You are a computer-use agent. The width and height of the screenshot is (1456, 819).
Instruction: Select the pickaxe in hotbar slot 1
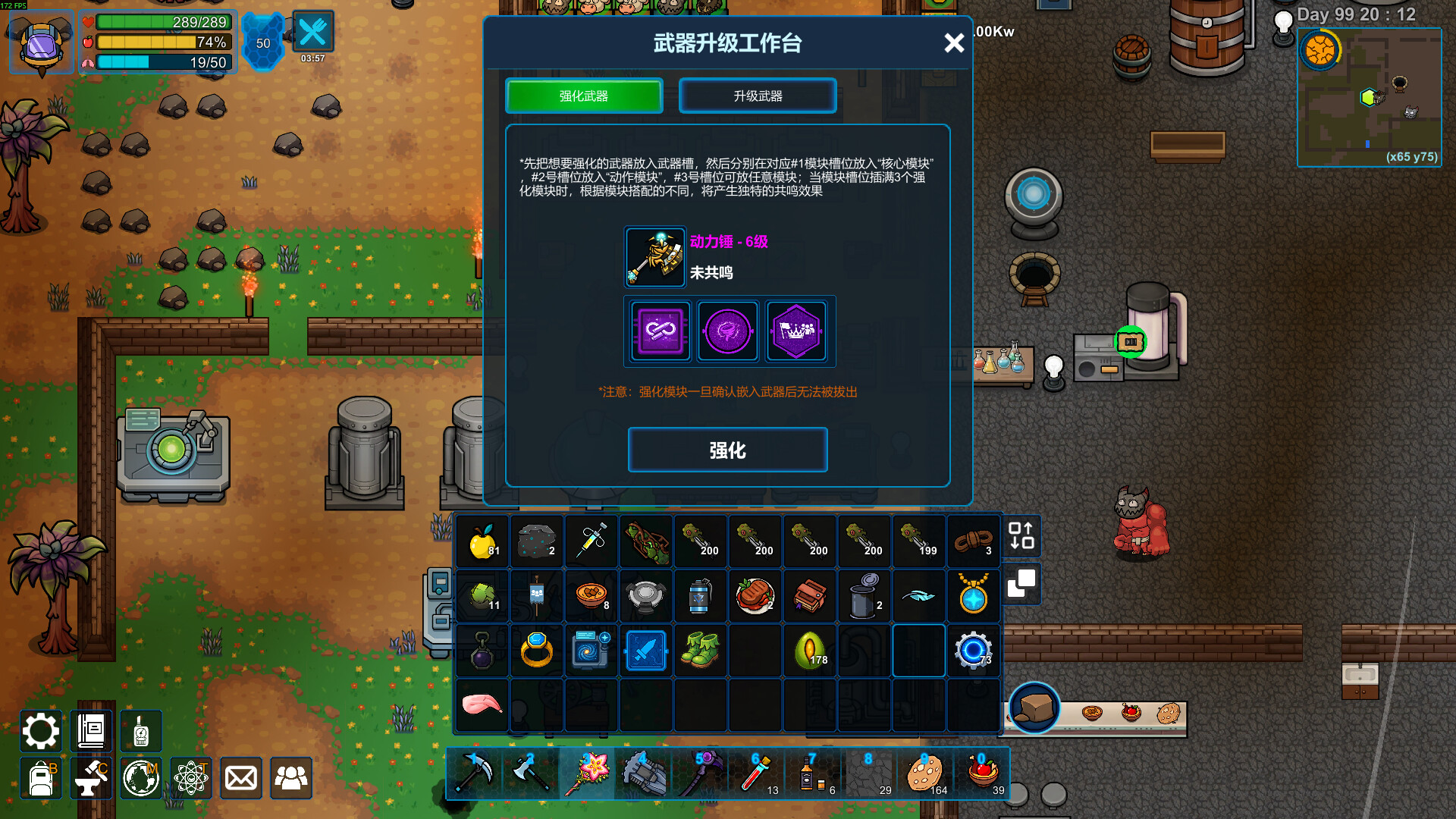click(x=475, y=773)
